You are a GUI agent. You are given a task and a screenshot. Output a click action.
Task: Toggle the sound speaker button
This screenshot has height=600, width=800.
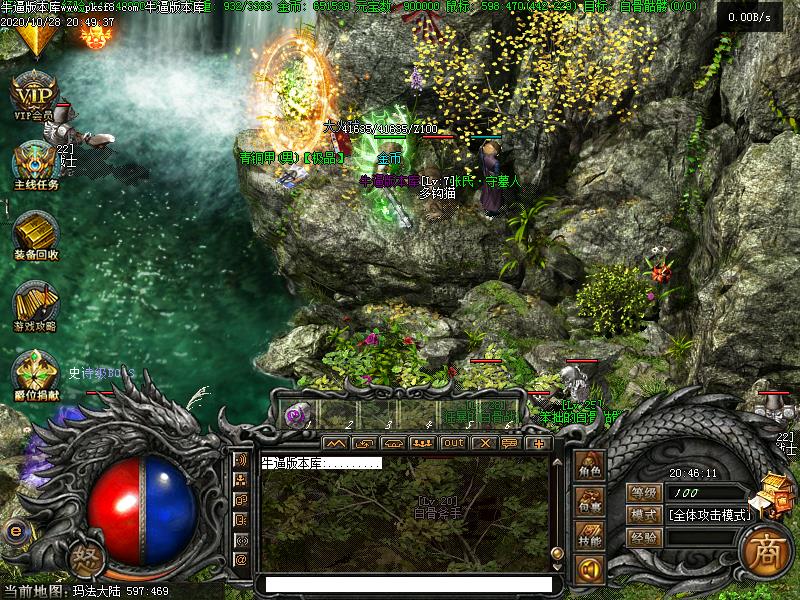click(x=589, y=570)
